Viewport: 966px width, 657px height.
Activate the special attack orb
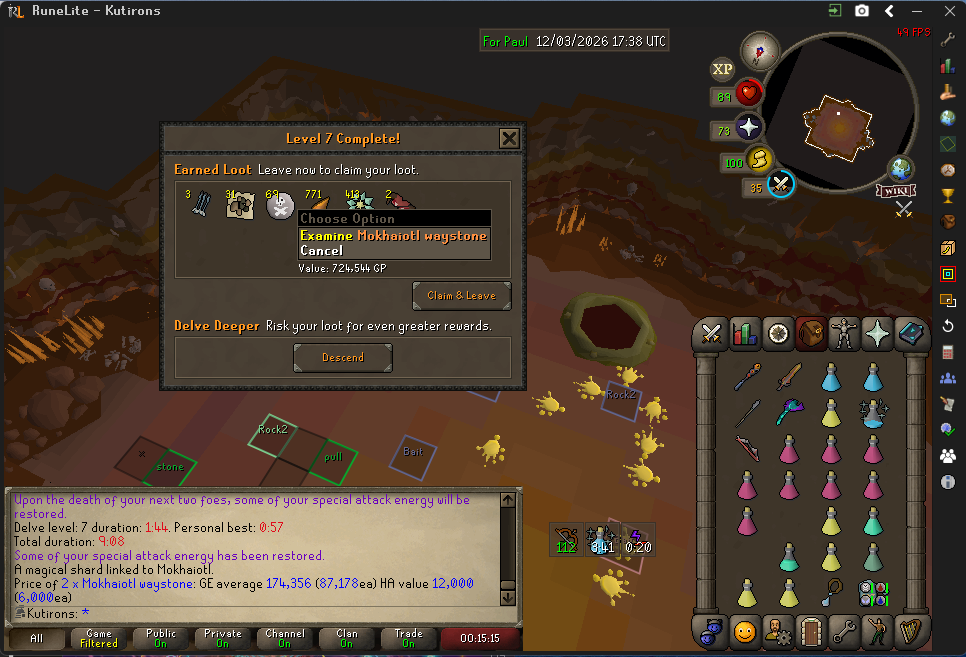pos(781,185)
